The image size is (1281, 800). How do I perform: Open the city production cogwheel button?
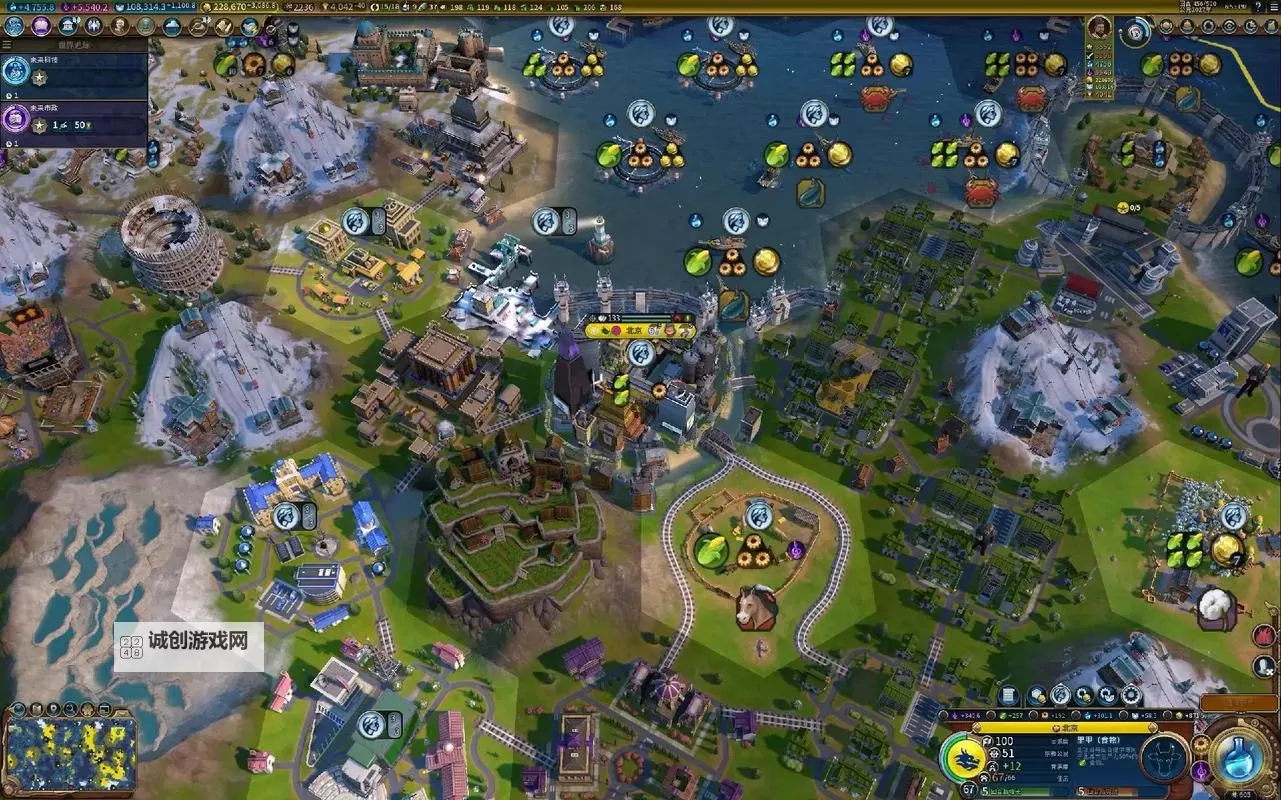point(1131,695)
